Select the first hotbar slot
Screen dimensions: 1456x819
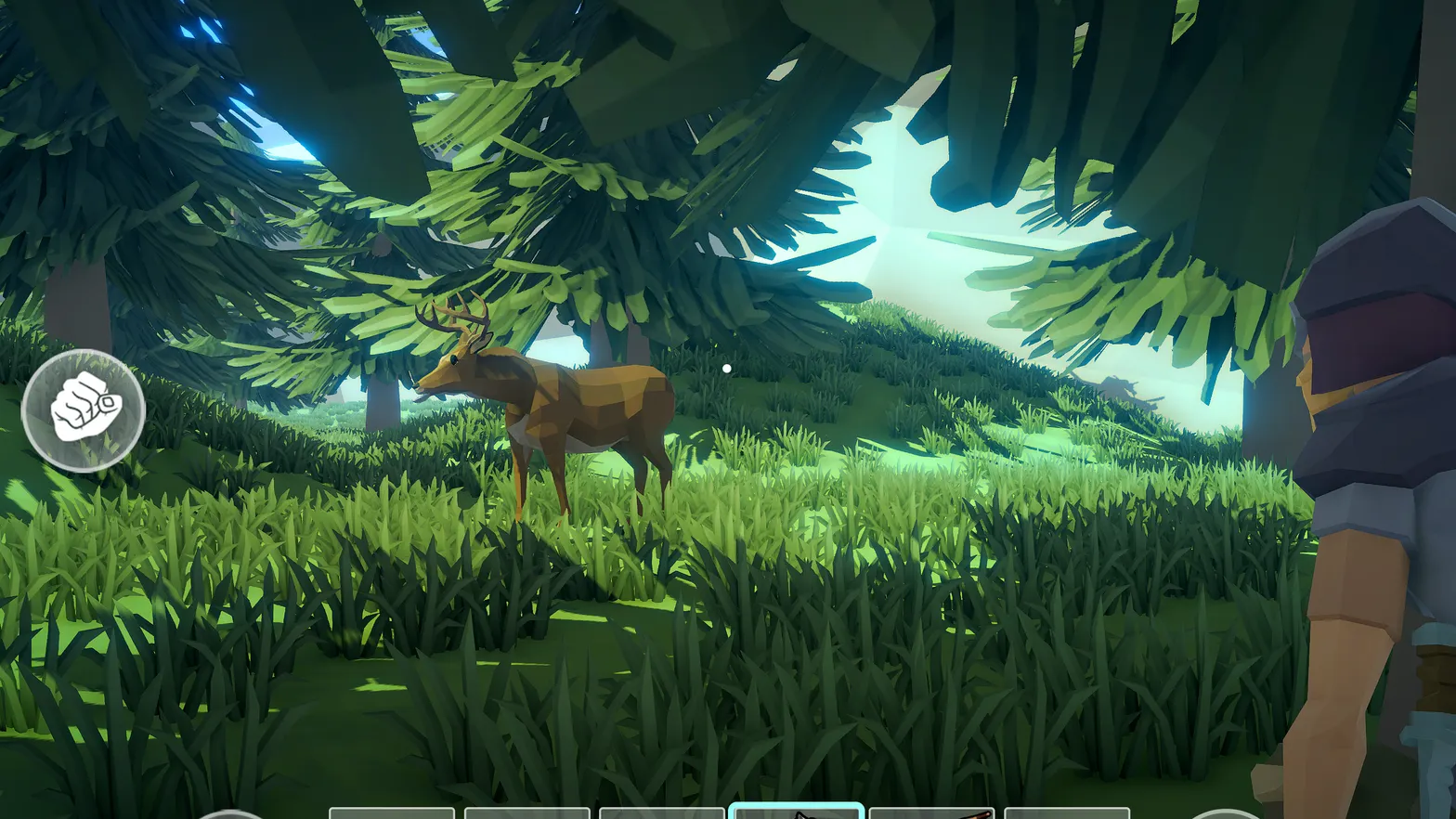click(x=390, y=812)
